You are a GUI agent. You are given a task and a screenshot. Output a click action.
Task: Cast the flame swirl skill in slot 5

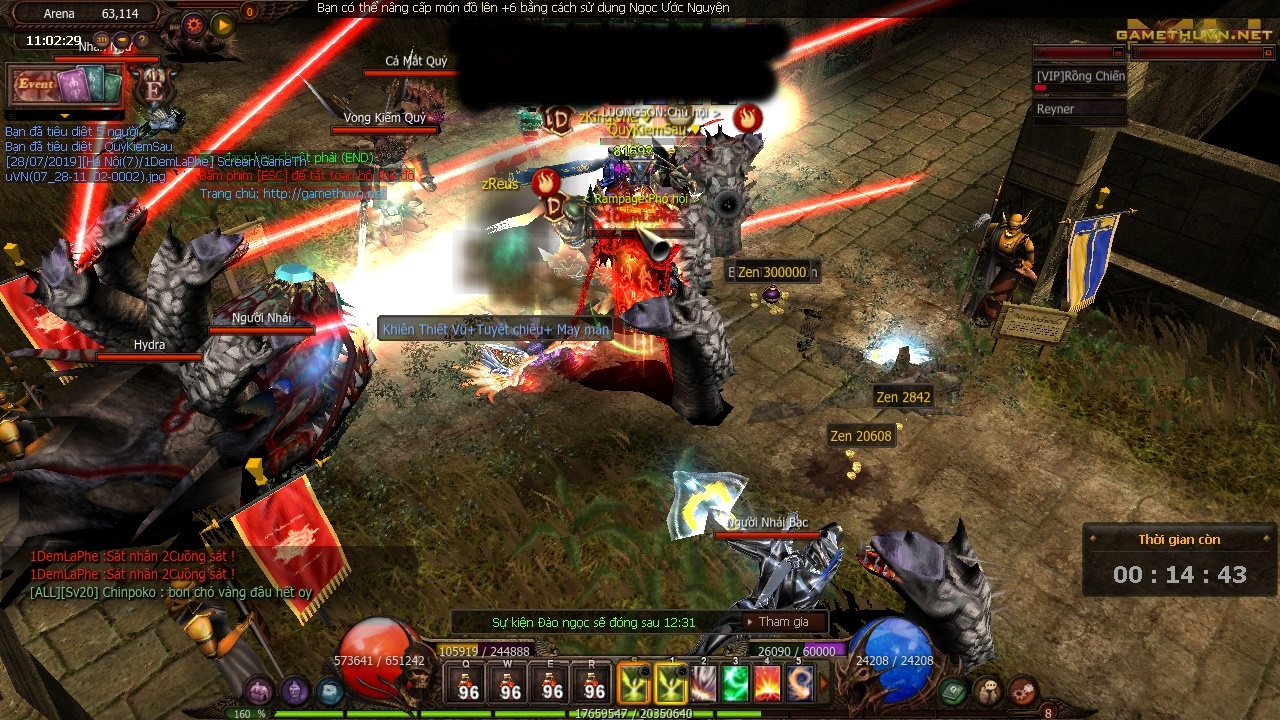pyautogui.click(x=799, y=684)
